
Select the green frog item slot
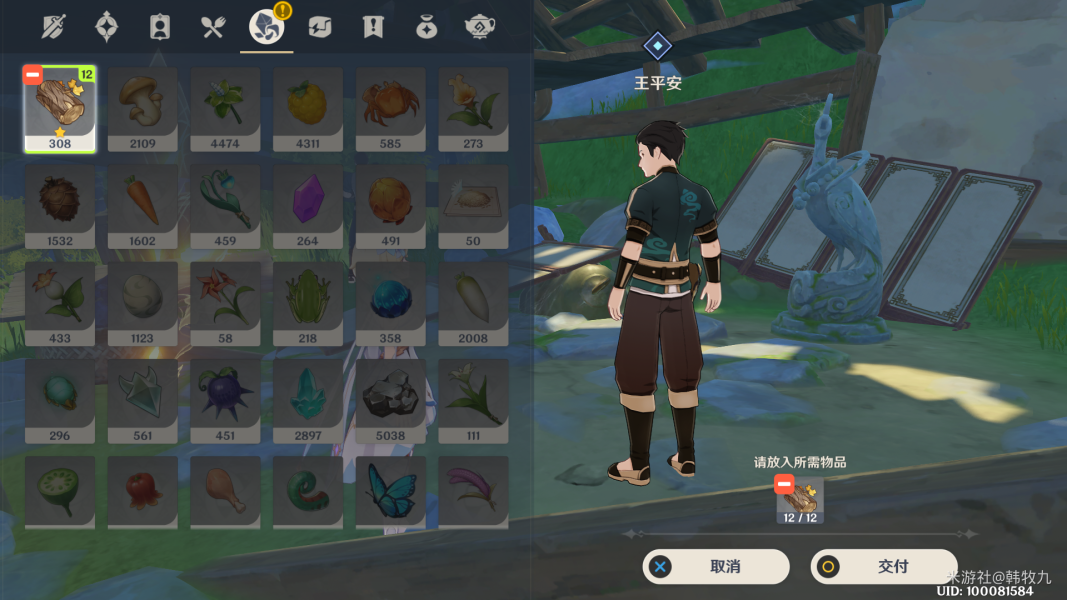coord(307,302)
